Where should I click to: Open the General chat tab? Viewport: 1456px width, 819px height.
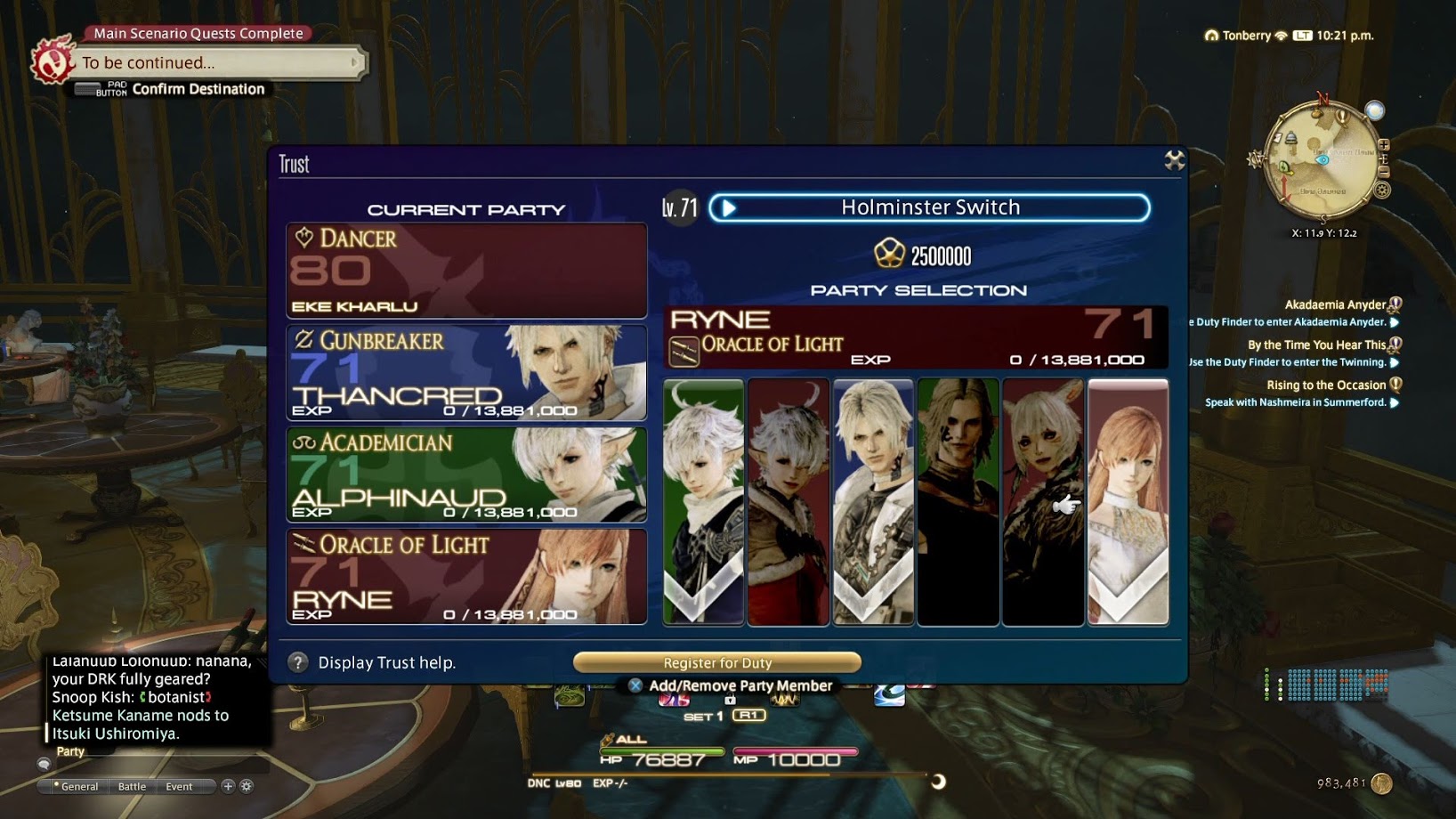(78, 787)
